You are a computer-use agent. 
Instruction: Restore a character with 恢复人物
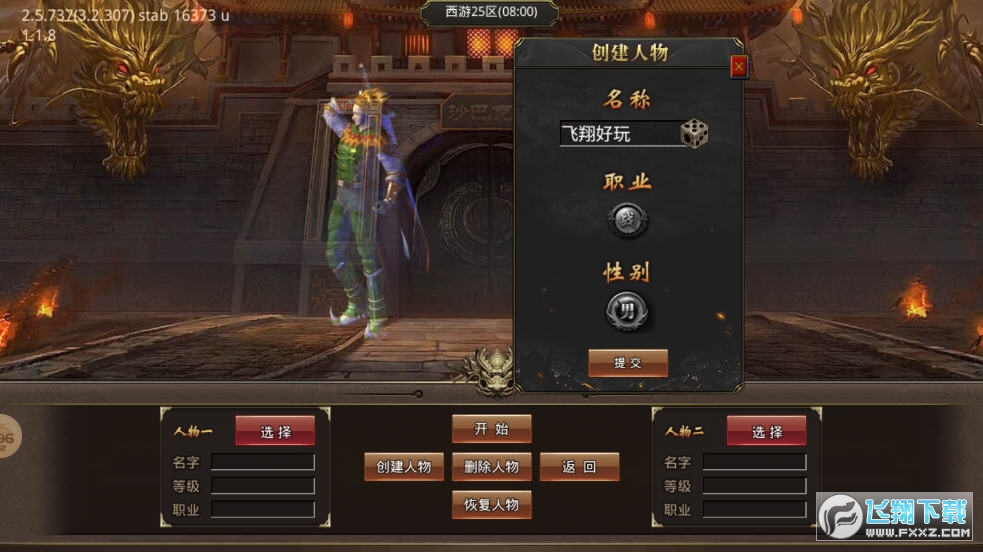point(491,504)
